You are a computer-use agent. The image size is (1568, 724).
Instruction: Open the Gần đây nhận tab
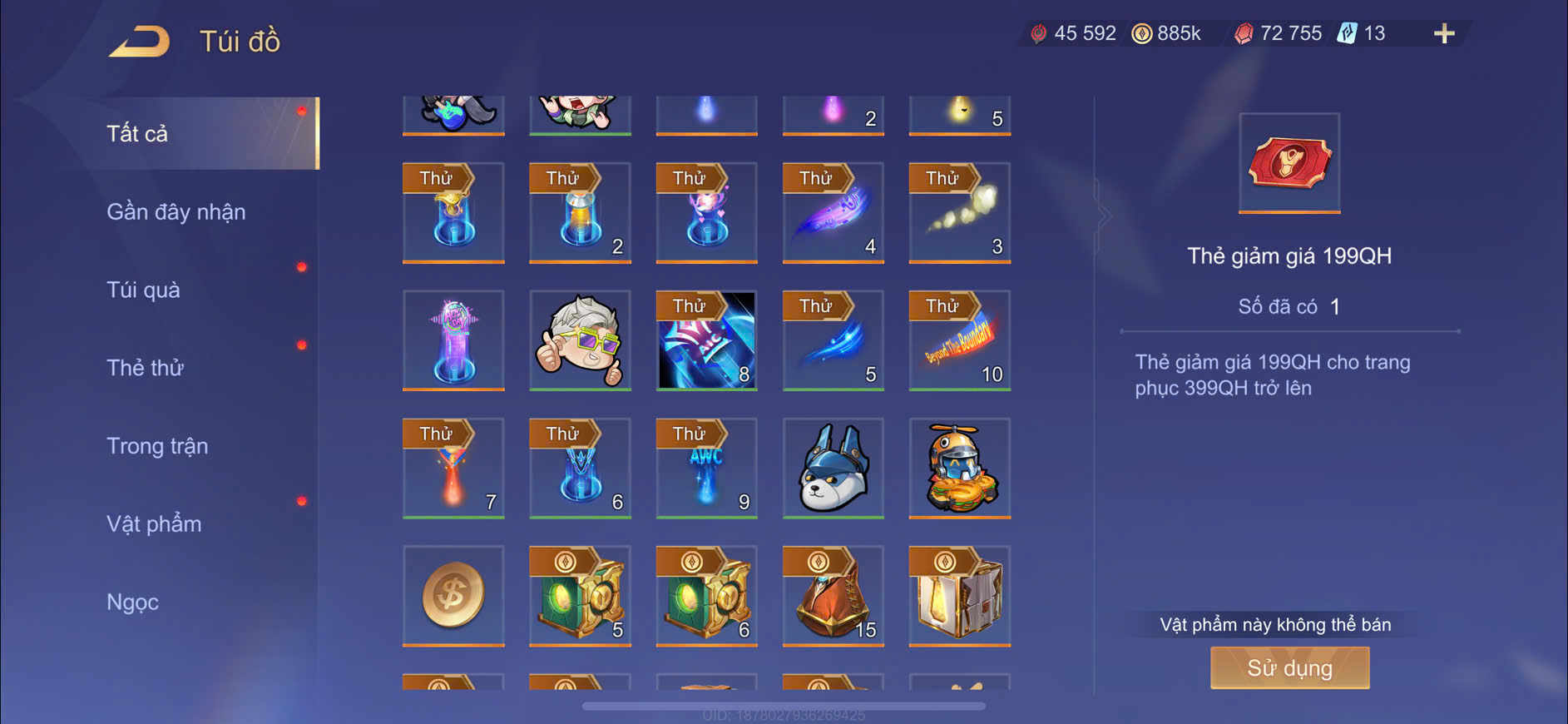tap(176, 212)
